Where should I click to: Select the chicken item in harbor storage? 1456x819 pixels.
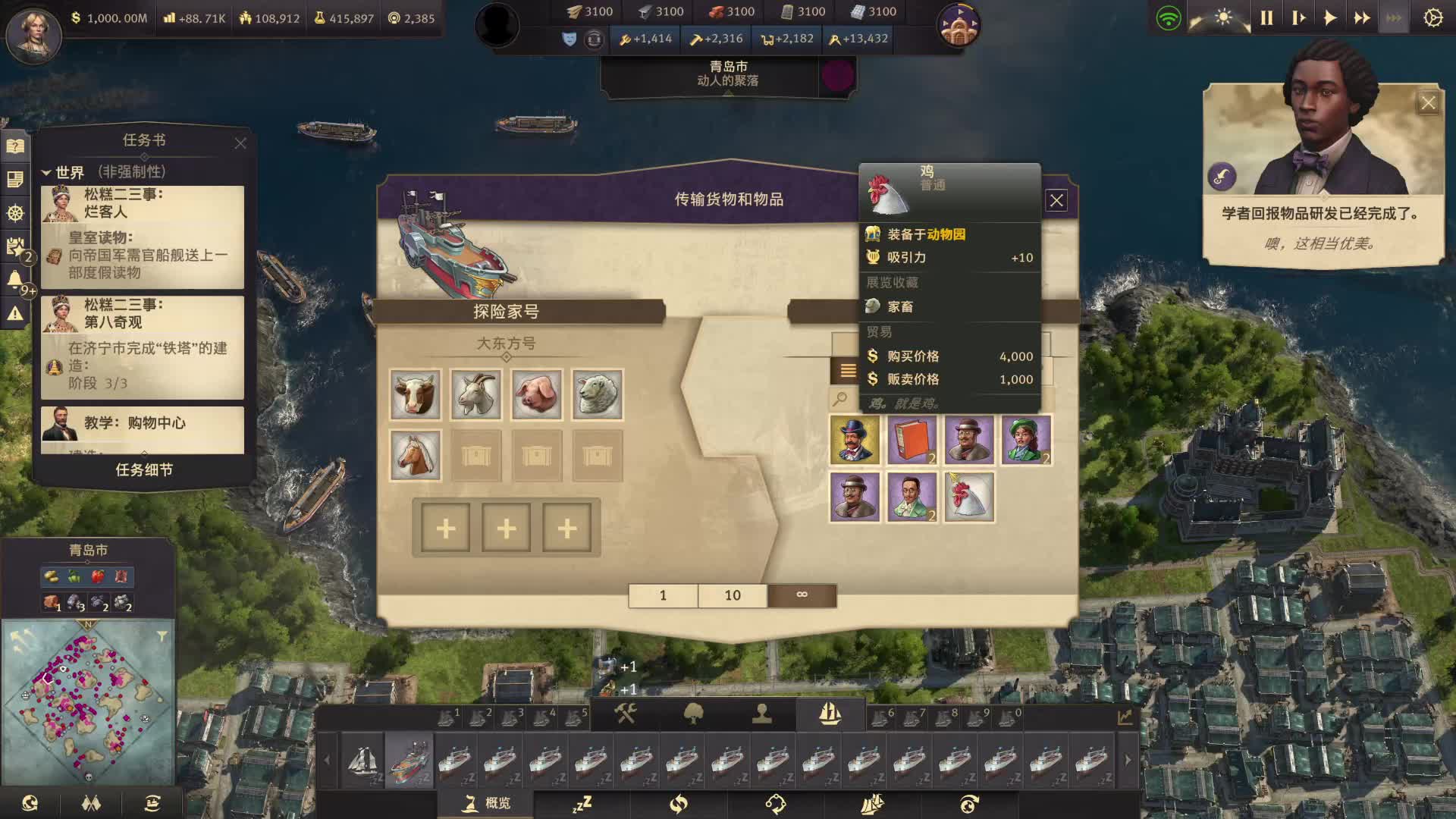click(969, 497)
